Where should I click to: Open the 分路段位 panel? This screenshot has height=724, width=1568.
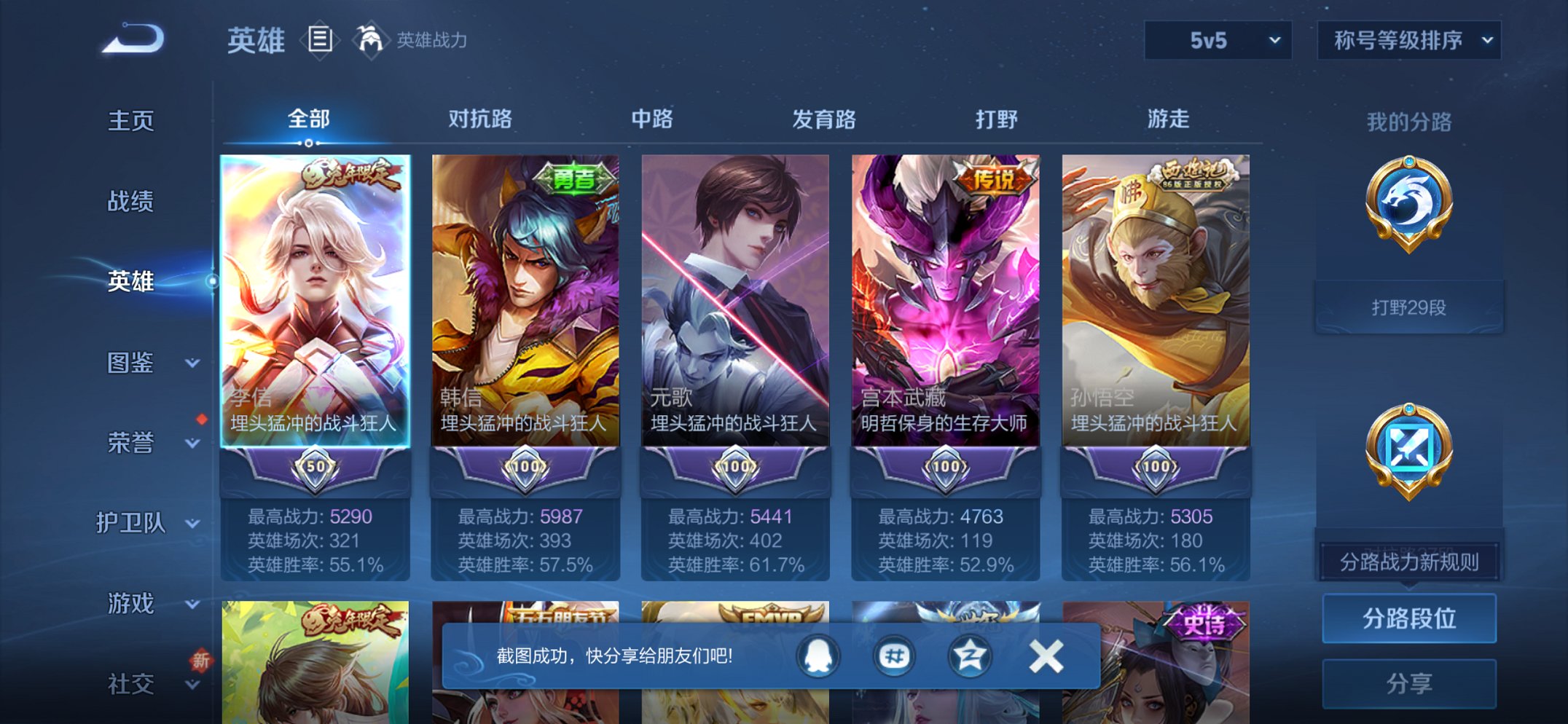click(1409, 618)
